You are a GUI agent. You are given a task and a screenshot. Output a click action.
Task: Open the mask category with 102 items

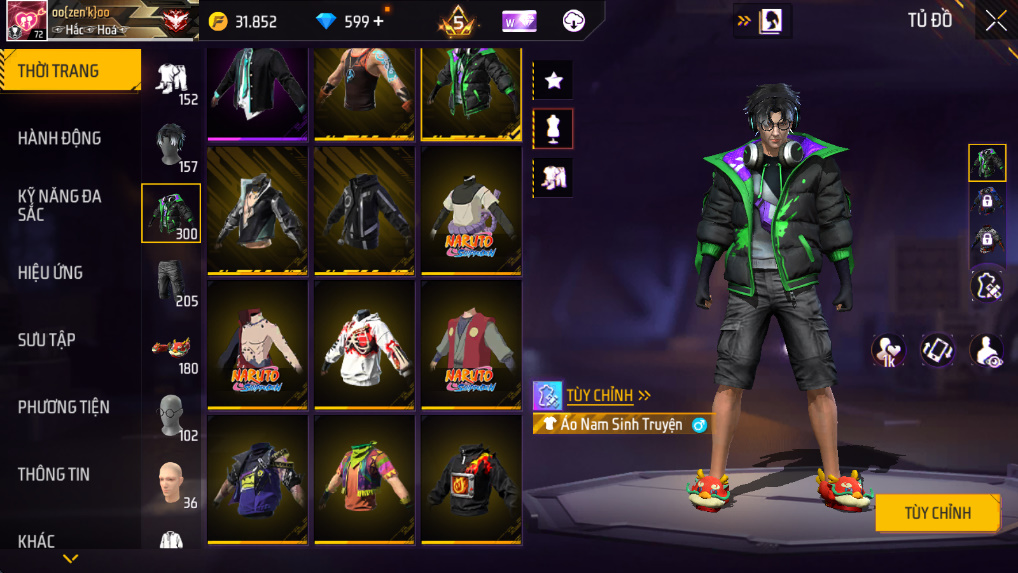pos(172,415)
